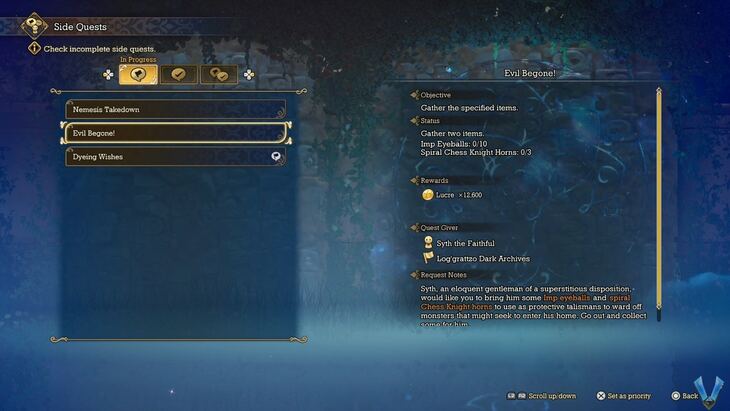Switch to the In Progress quests tab
The image size is (730, 411).
point(139,74)
